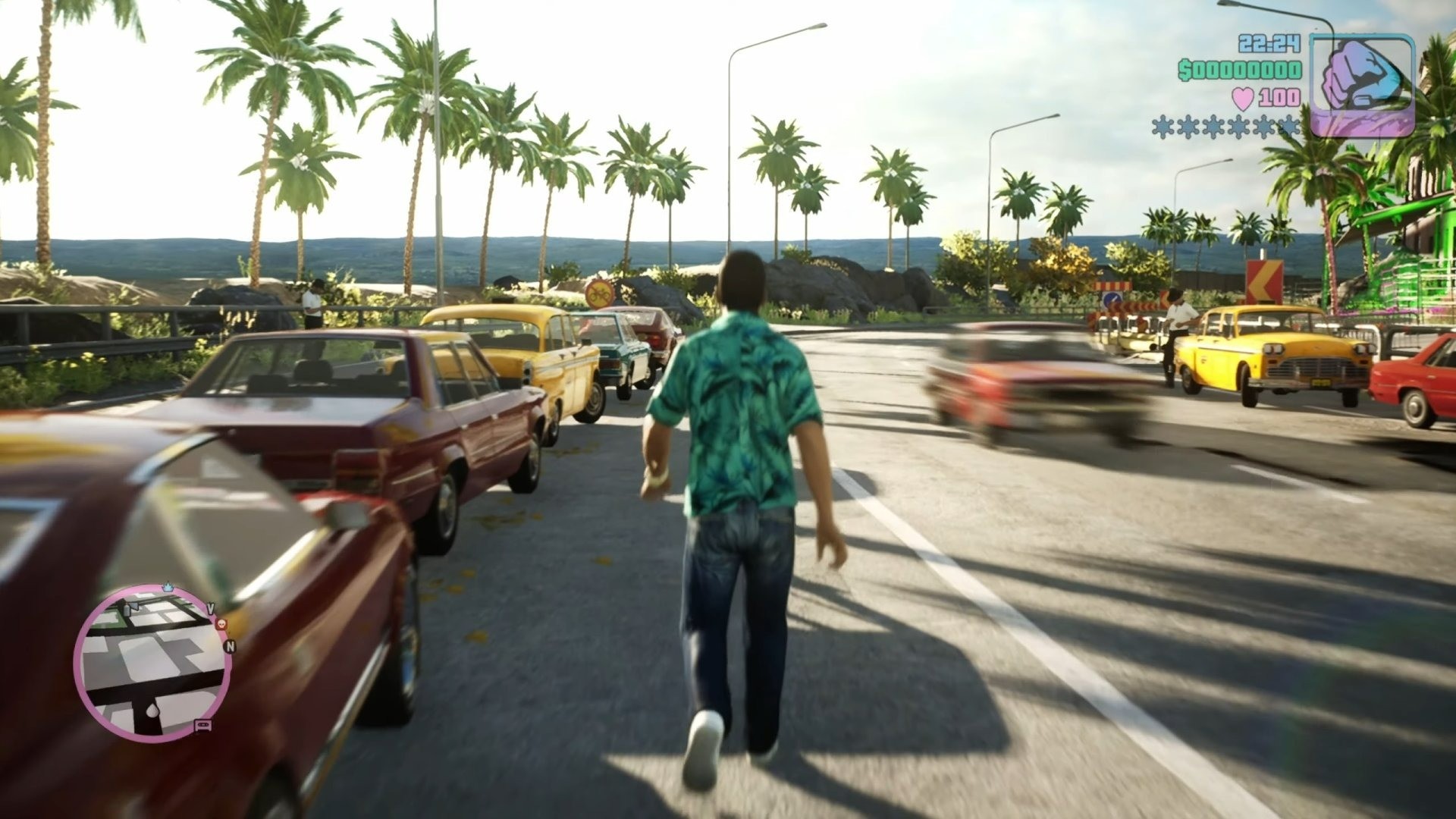The height and width of the screenshot is (819, 1456).
Task: Select the V marker on minimap edge
Action: [x=212, y=608]
